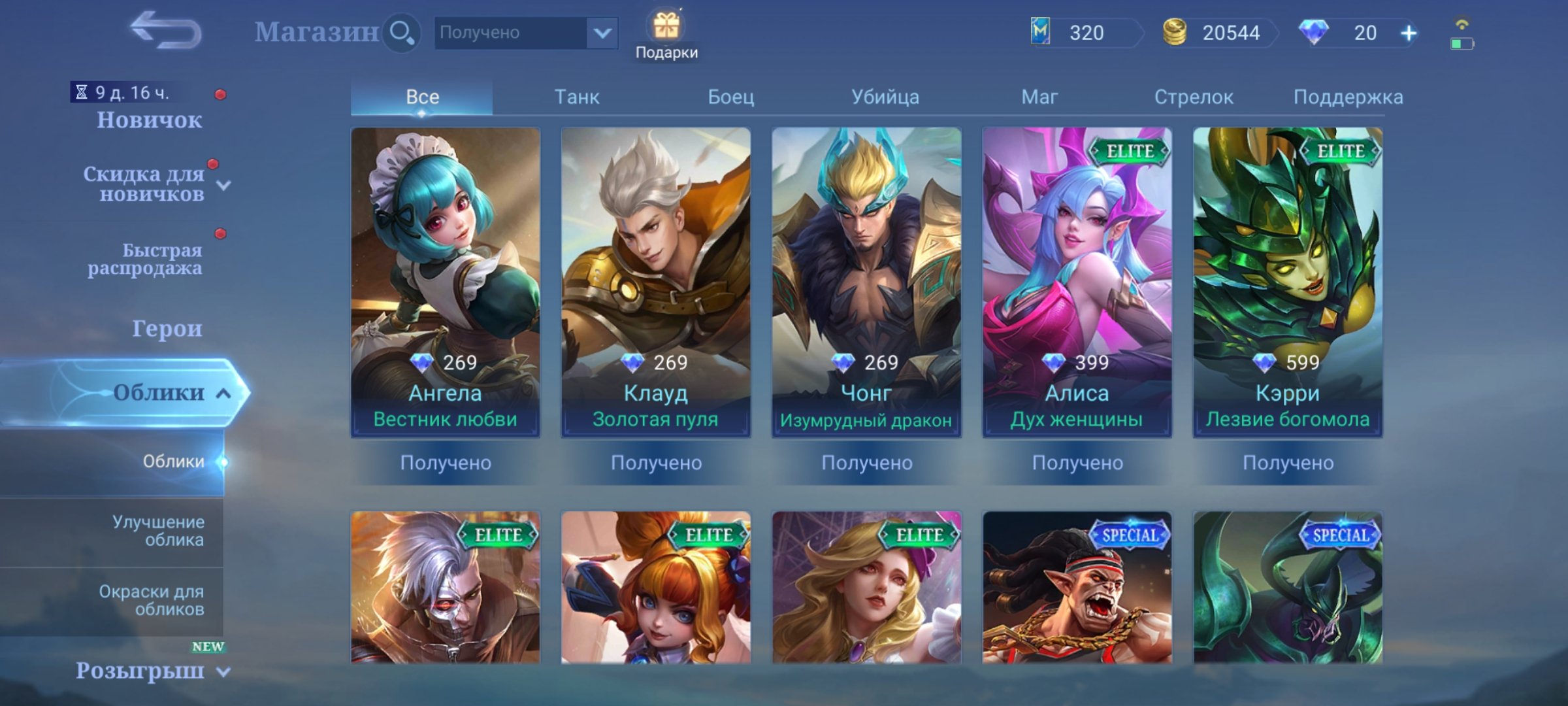Switch to the Маг tab
Image resolution: width=1568 pixels, height=706 pixels.
(x=1040, y=96)
